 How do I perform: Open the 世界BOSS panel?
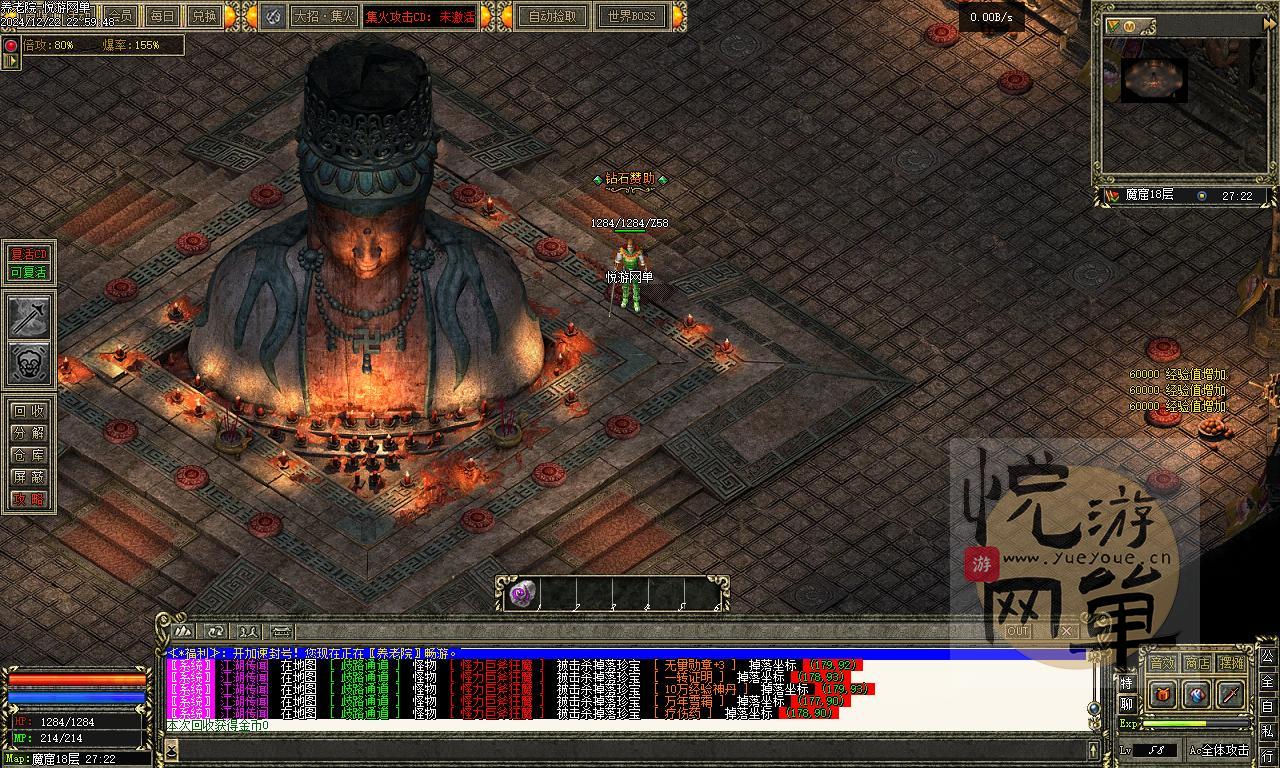click(x=631, y=16)
